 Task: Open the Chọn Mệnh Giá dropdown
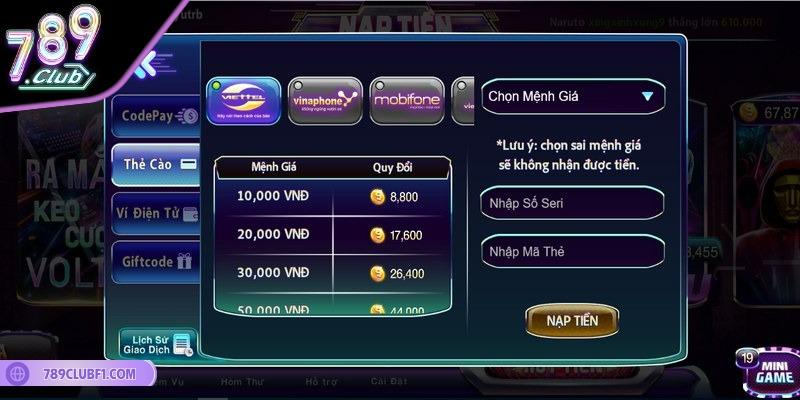point(572,97)
